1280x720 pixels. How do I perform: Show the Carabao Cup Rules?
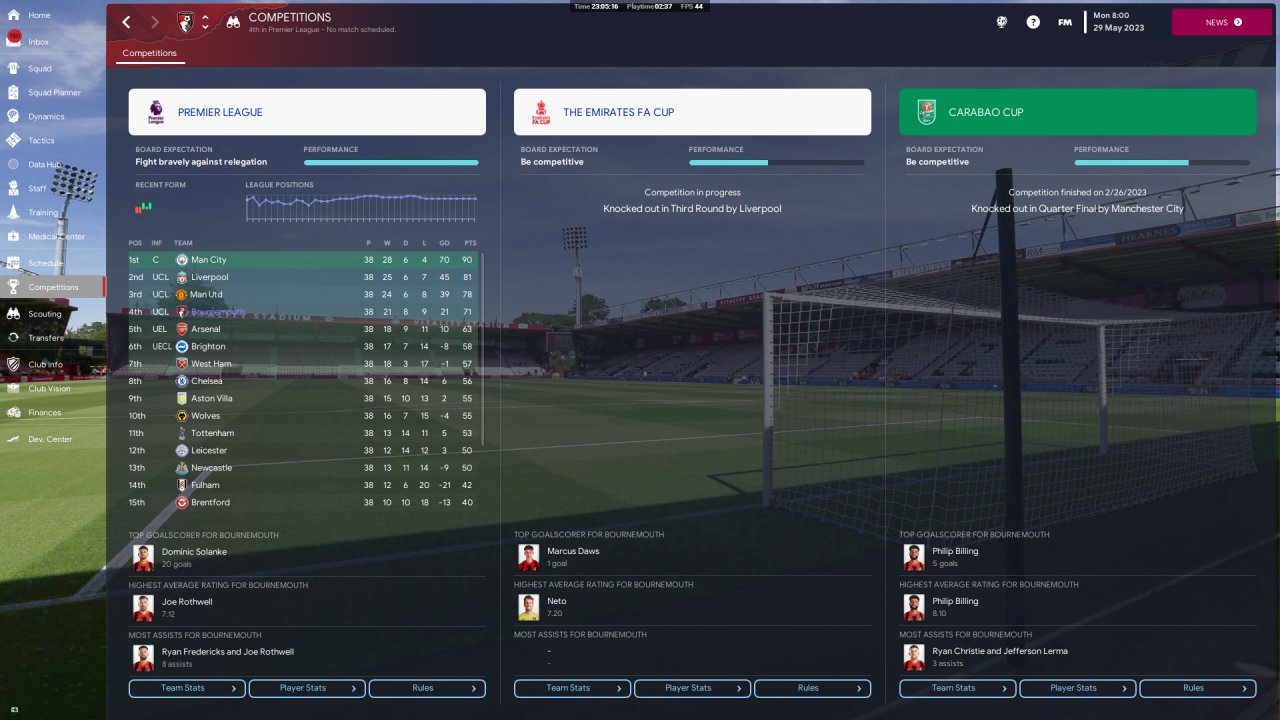1197,688
